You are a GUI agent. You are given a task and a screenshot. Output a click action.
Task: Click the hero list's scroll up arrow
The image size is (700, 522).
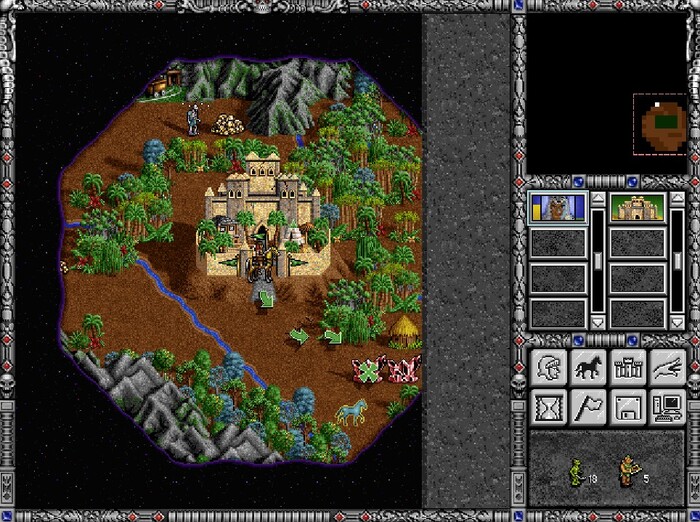(597, 199)
